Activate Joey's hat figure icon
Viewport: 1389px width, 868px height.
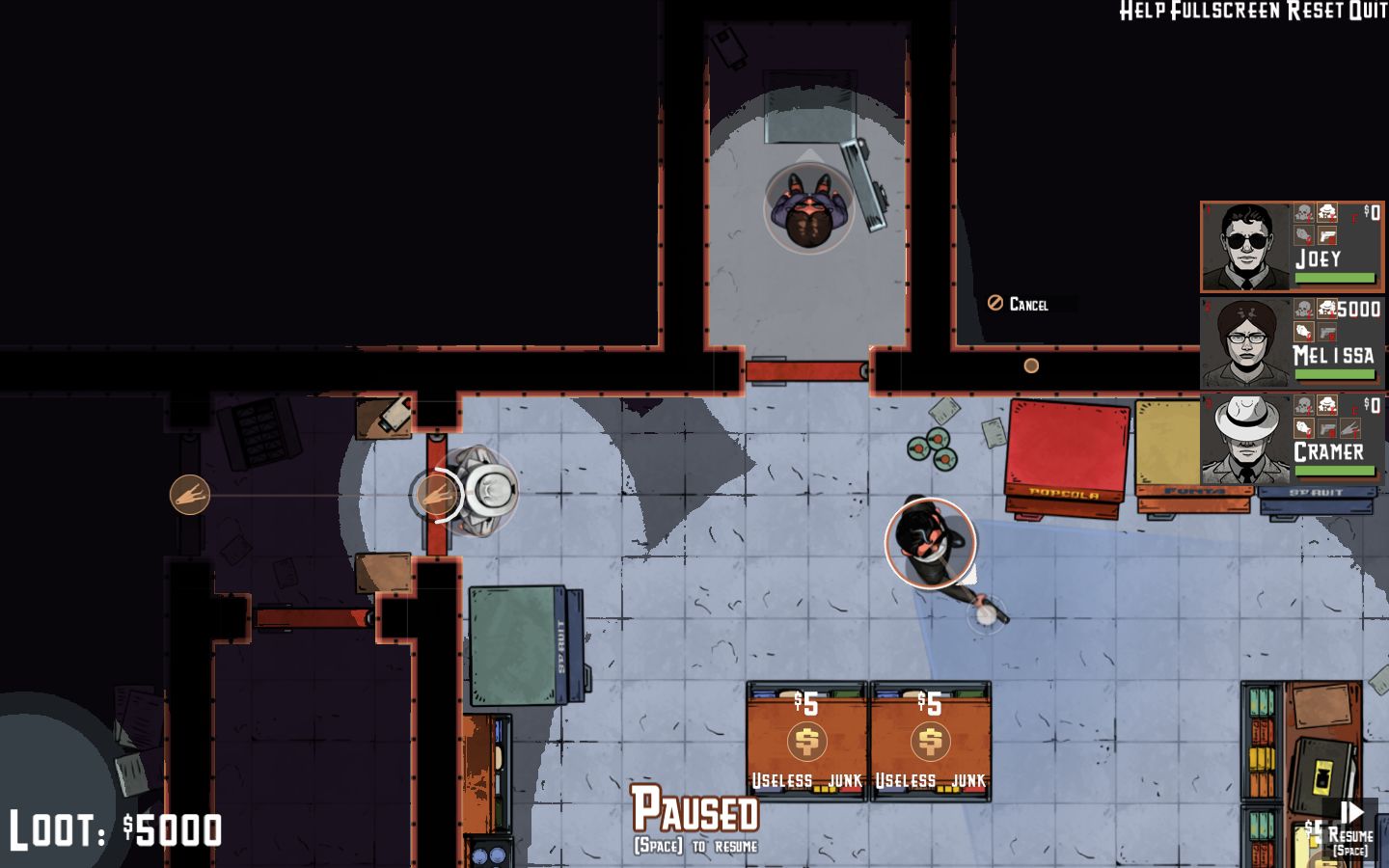(1328, 212)
